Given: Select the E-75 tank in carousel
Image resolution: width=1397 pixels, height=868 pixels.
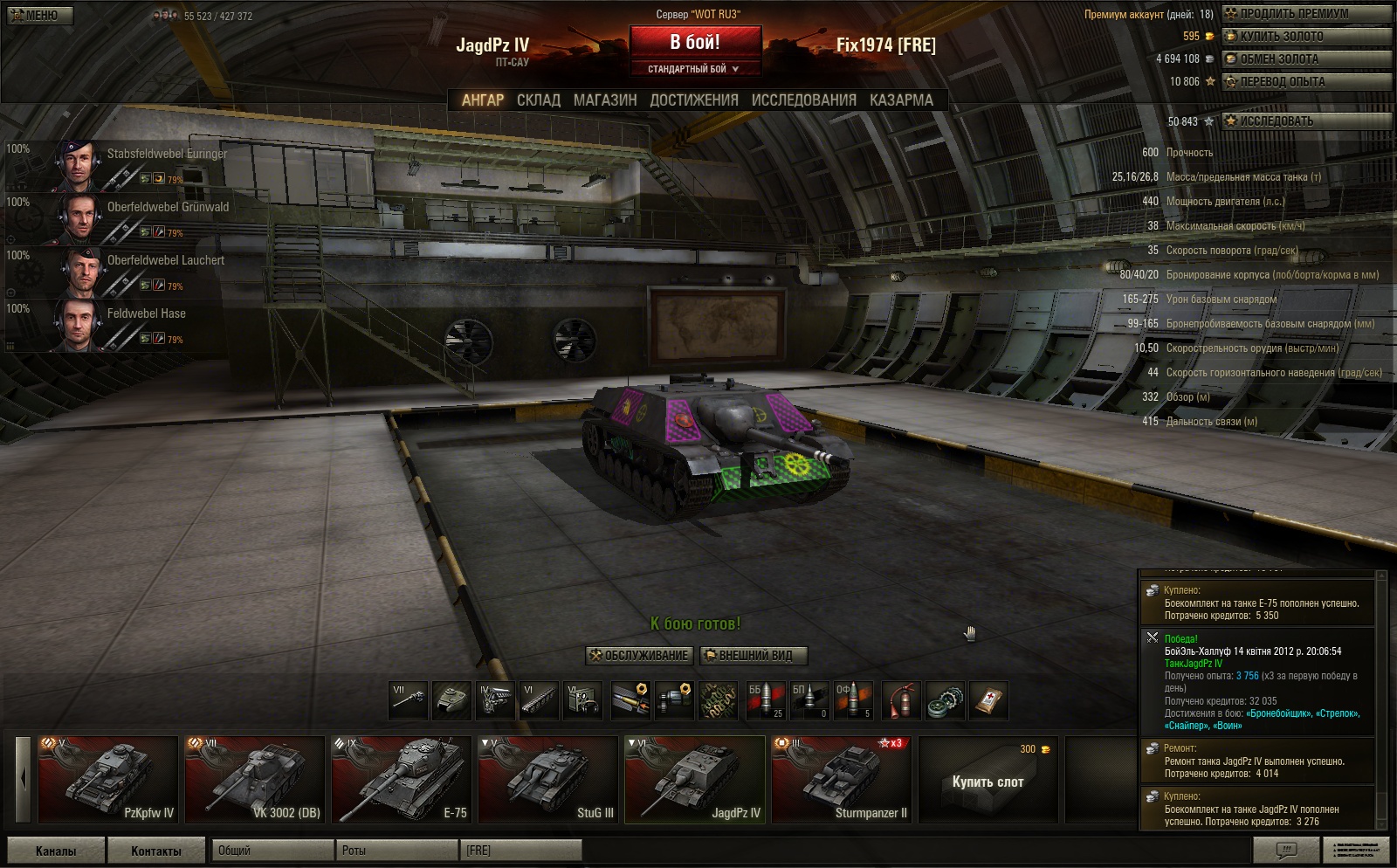Looking at the screenshot, I should tap(402, 780).
